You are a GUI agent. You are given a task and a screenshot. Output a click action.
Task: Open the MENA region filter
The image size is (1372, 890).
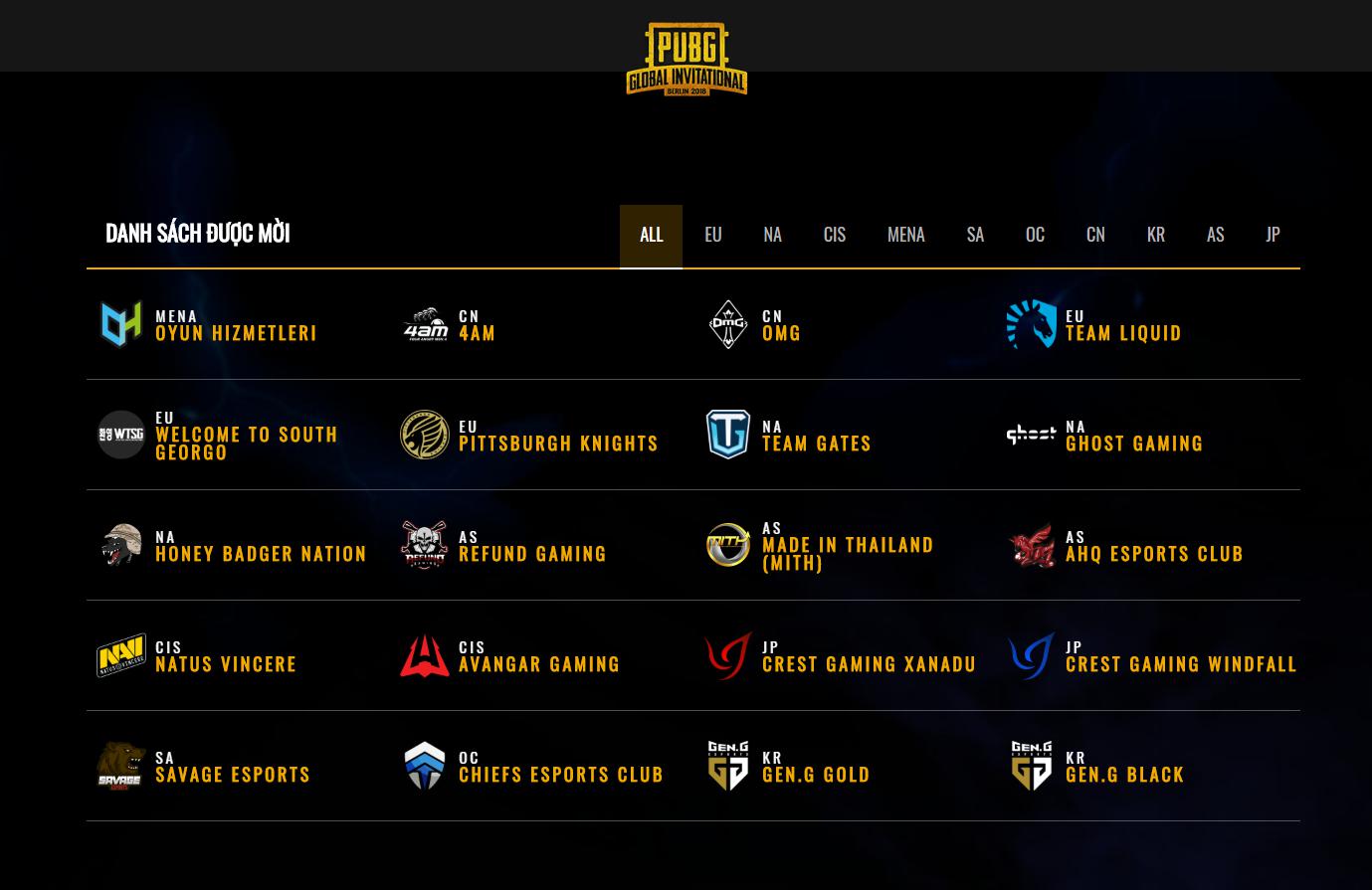[905, 236]
